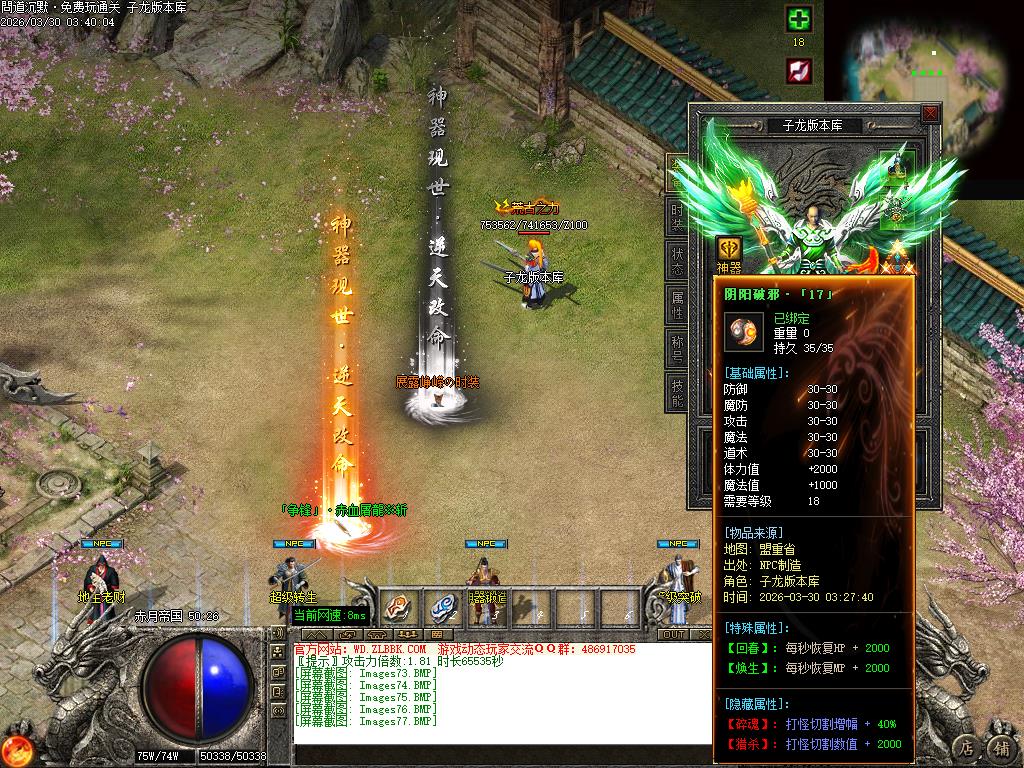This screenshot has width=1024, height=768.
Task: Select the 属性 attributes tab
Action: [677, 305]
